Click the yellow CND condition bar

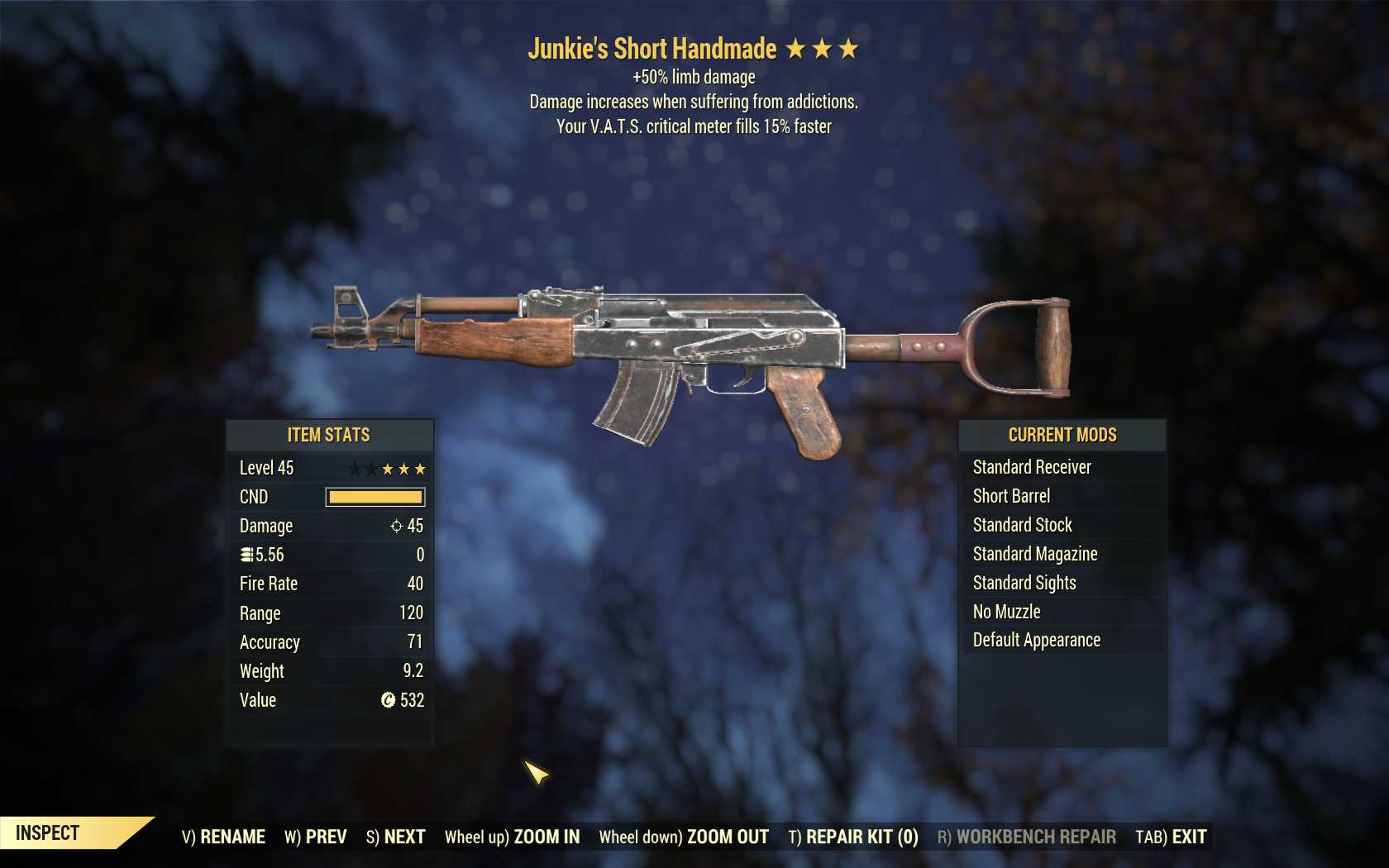374,497
